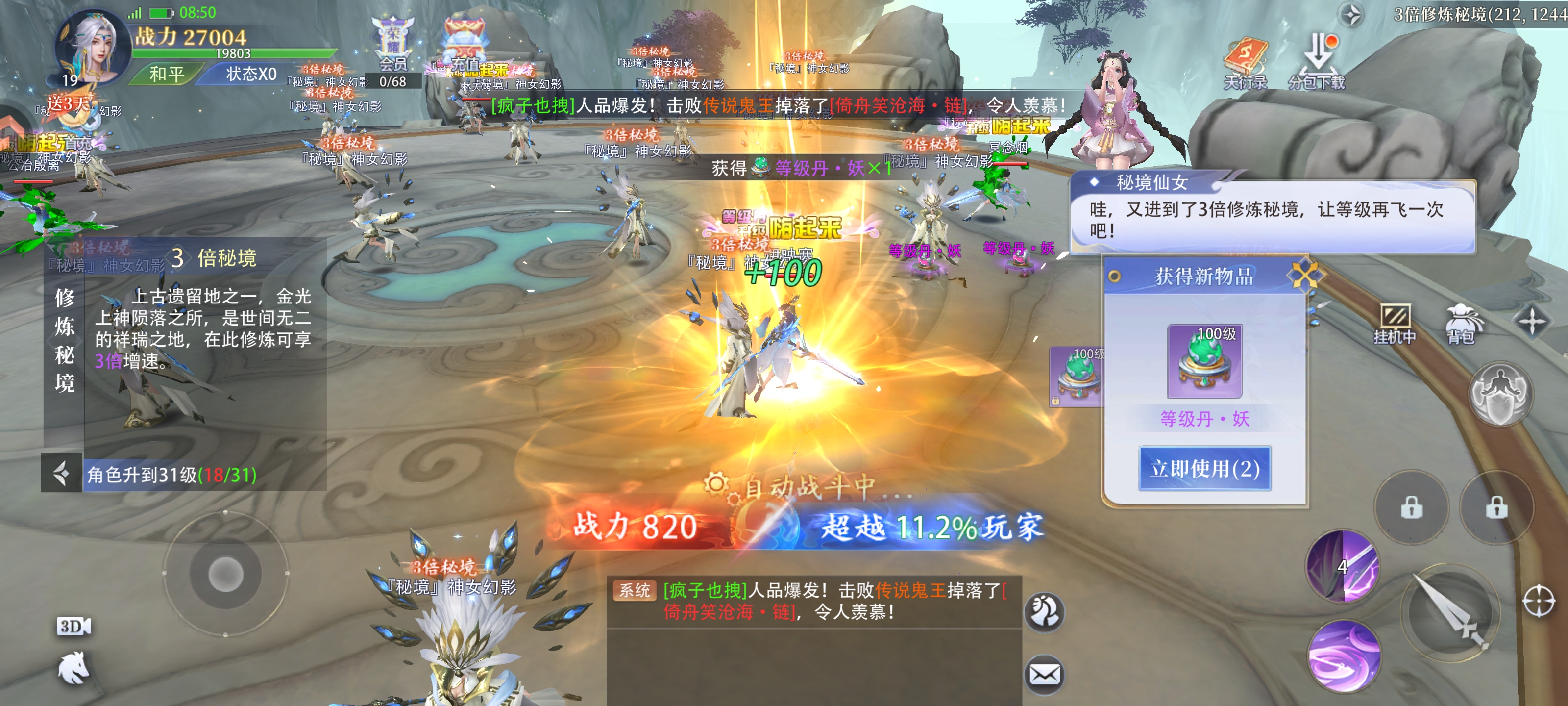1568x706 pixels.
Task: Open the 天行录 book icon
Action: click(x=1246, y=63)
